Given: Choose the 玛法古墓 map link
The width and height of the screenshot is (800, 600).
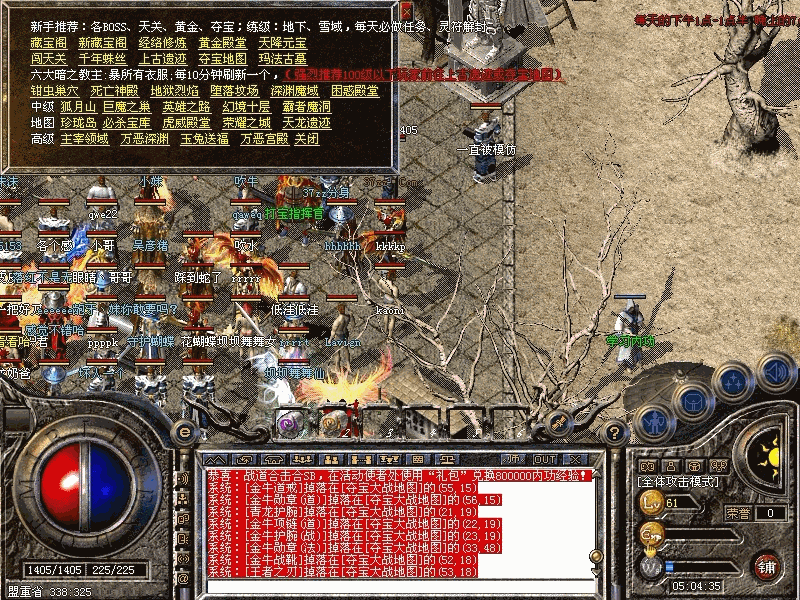Looking at the screenshot, I should [x=284, y=59].
